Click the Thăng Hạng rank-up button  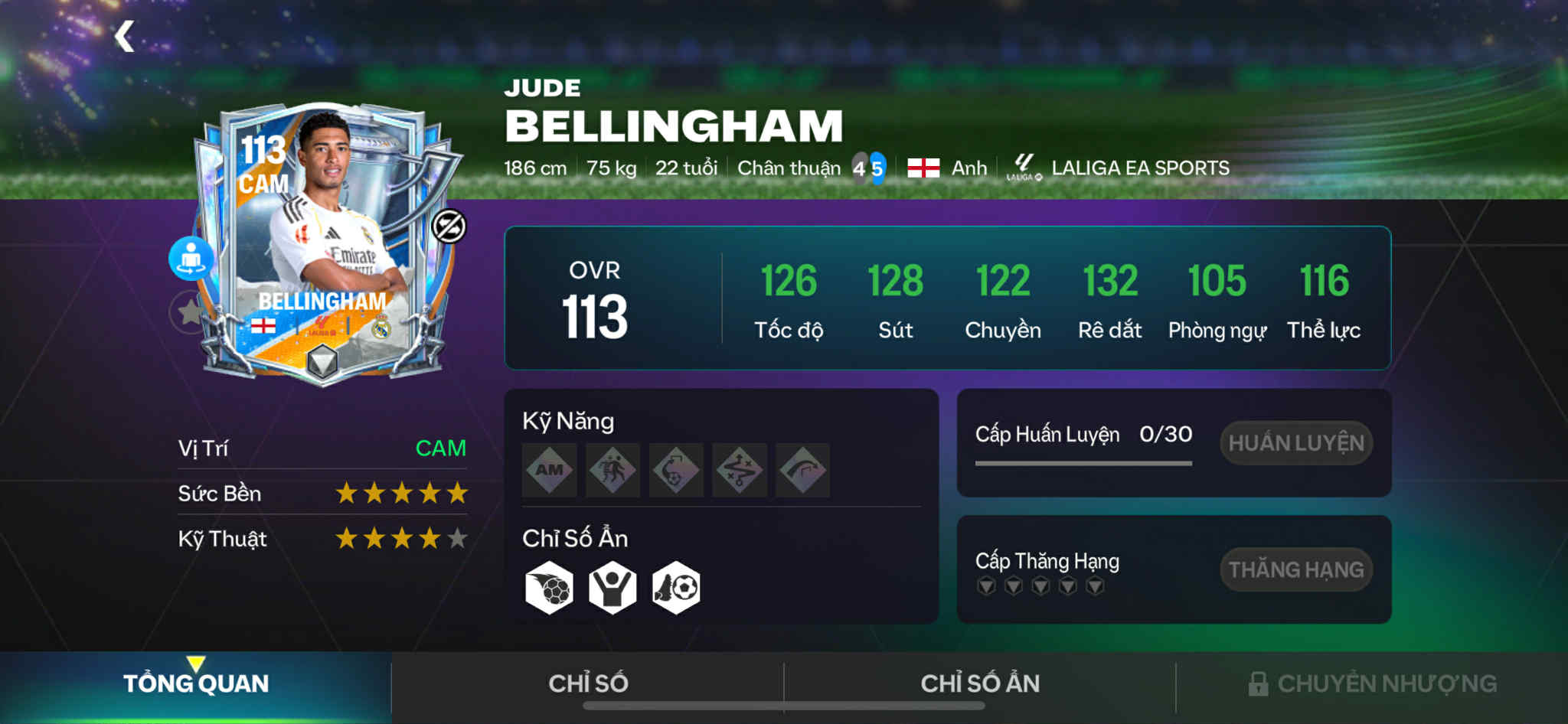coord(1295,569)
